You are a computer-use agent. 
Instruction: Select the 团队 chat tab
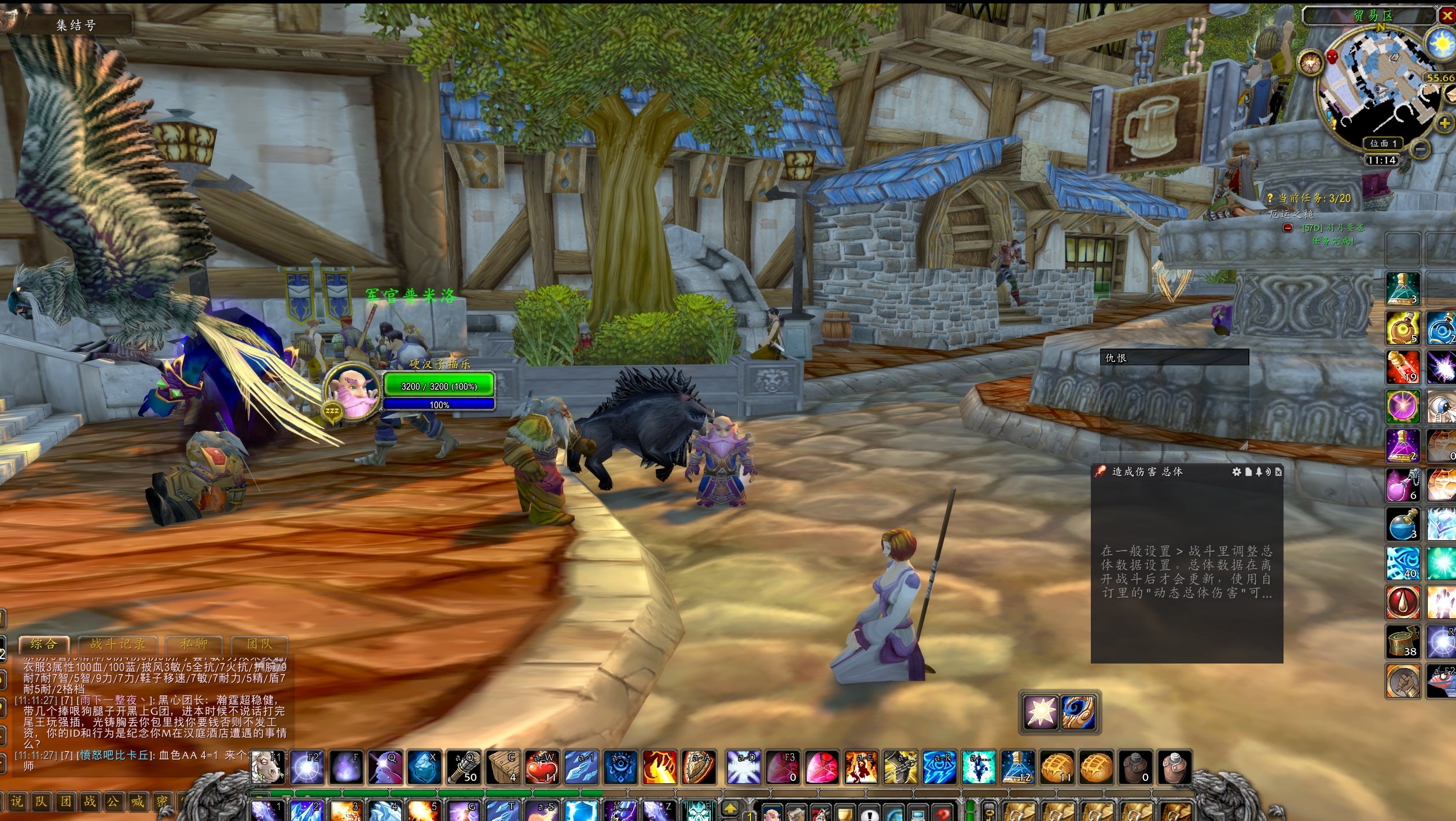coord(259,644)
